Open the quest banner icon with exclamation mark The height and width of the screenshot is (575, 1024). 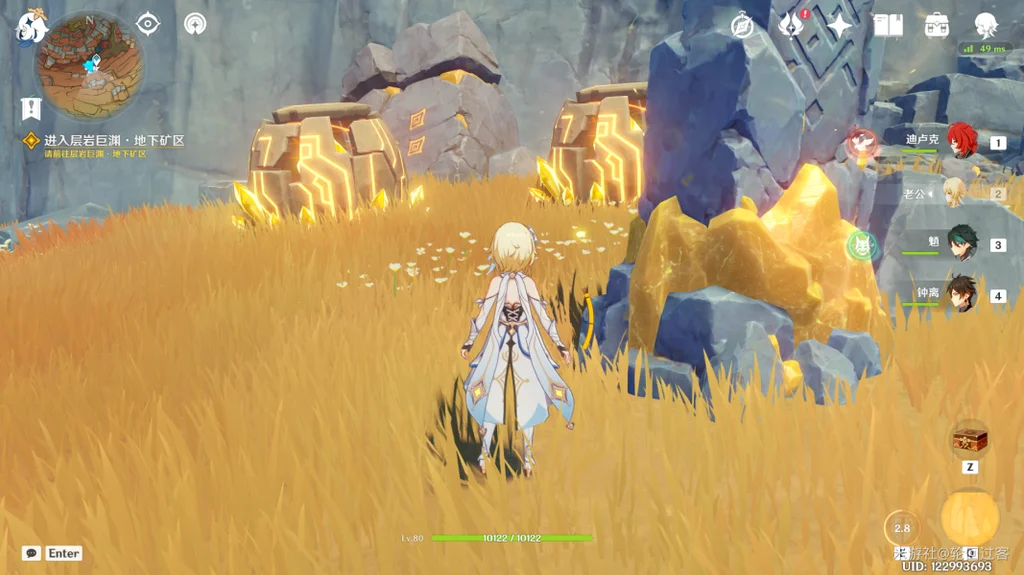[x=31, y=108]
